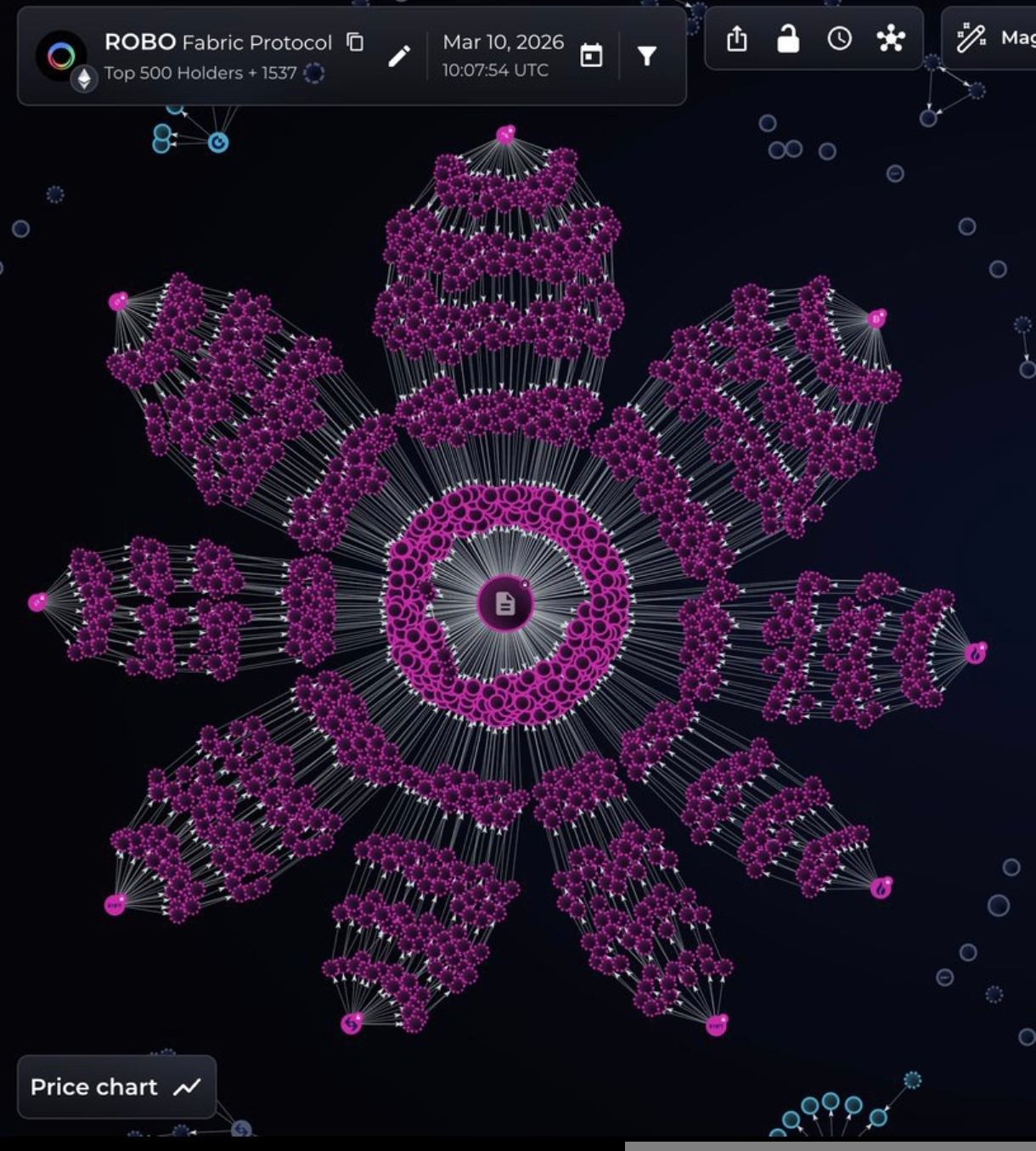This screenshot has height=1151, width=1036.
Task: Open the clock history icon
Action: tap(839, 39)
